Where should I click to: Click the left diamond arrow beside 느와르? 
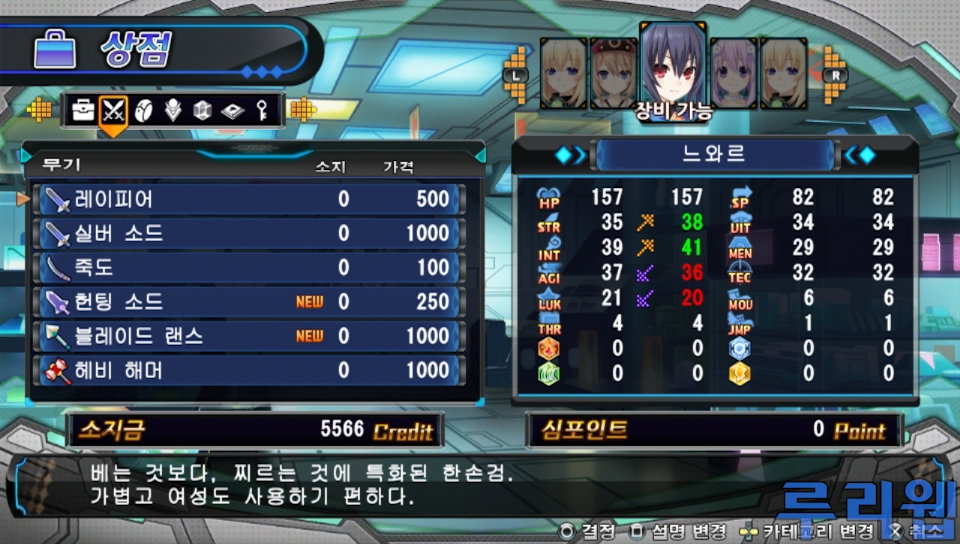(570, 155)
